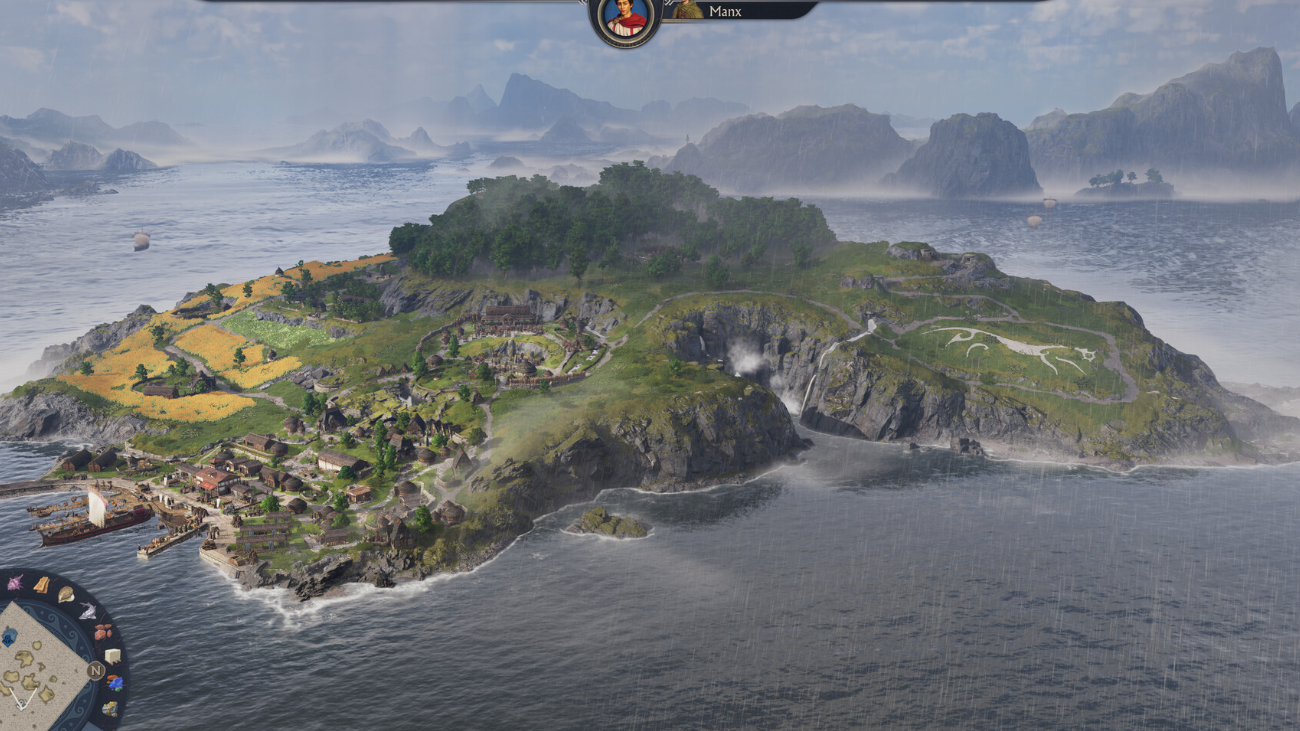Select the purple seashell resource icon
This screenshot has width=1300, height=731.
tap(15, 583)
